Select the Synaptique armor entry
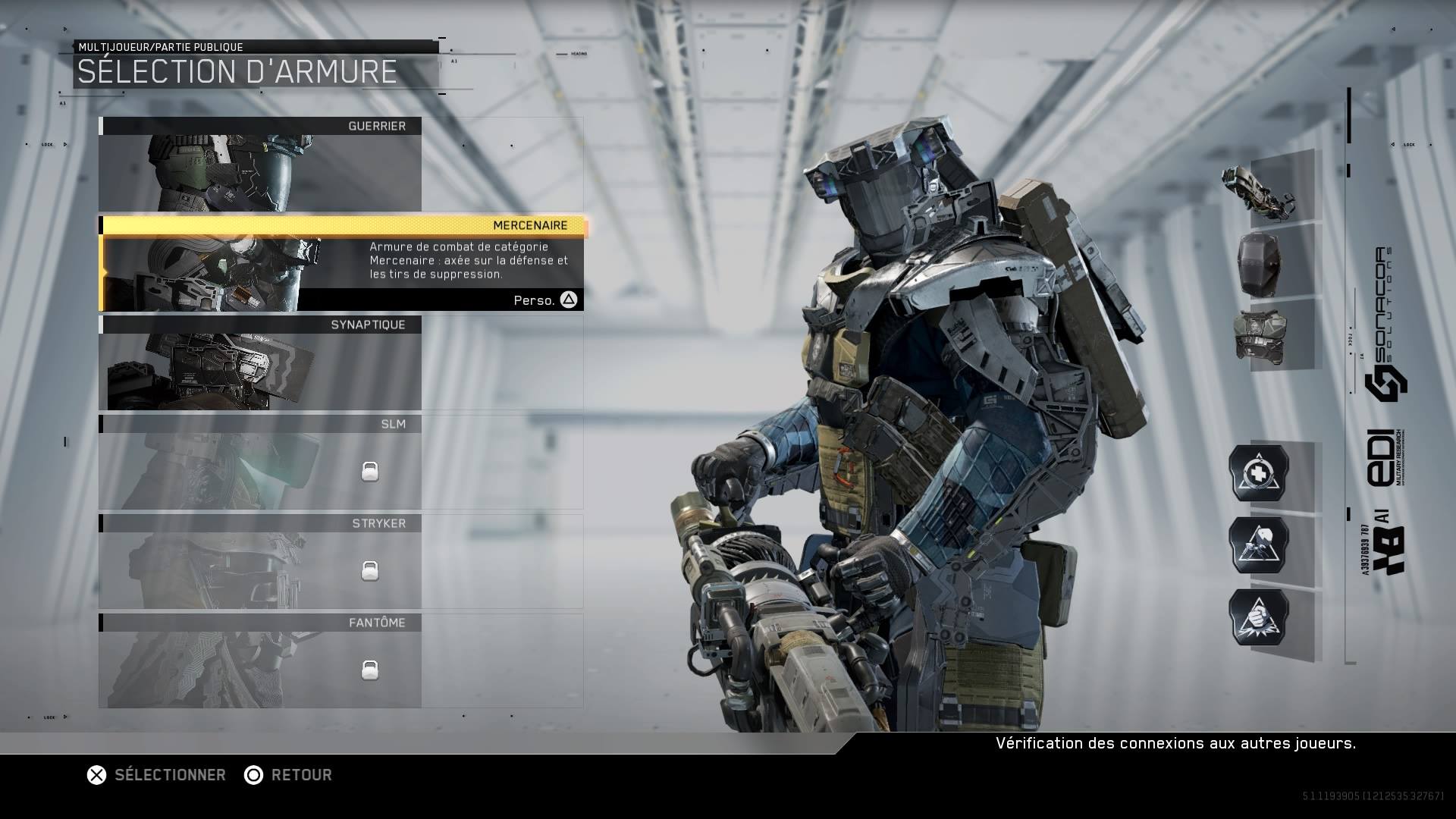 [262, 364]
